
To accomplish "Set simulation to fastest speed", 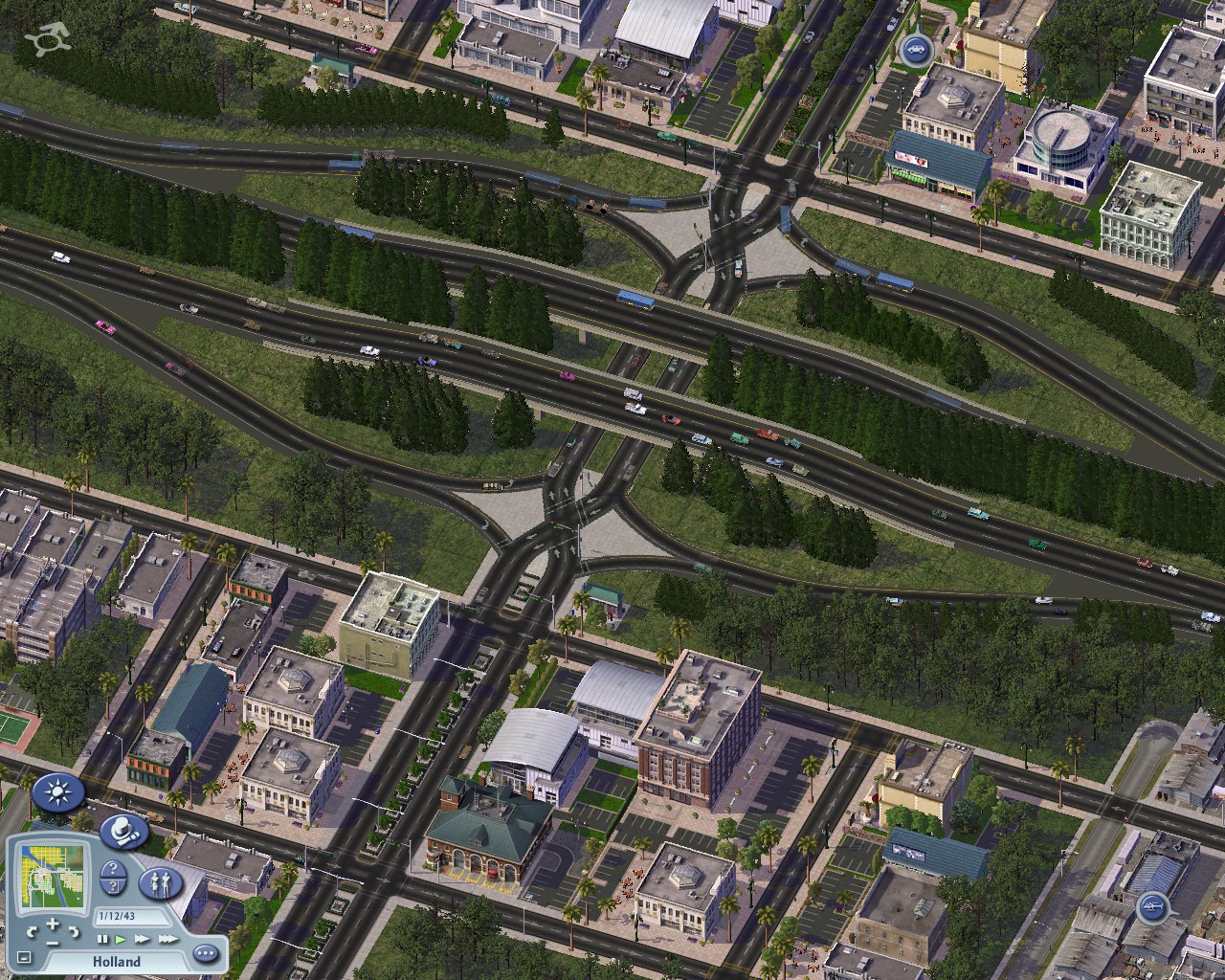I will [168, 940].
